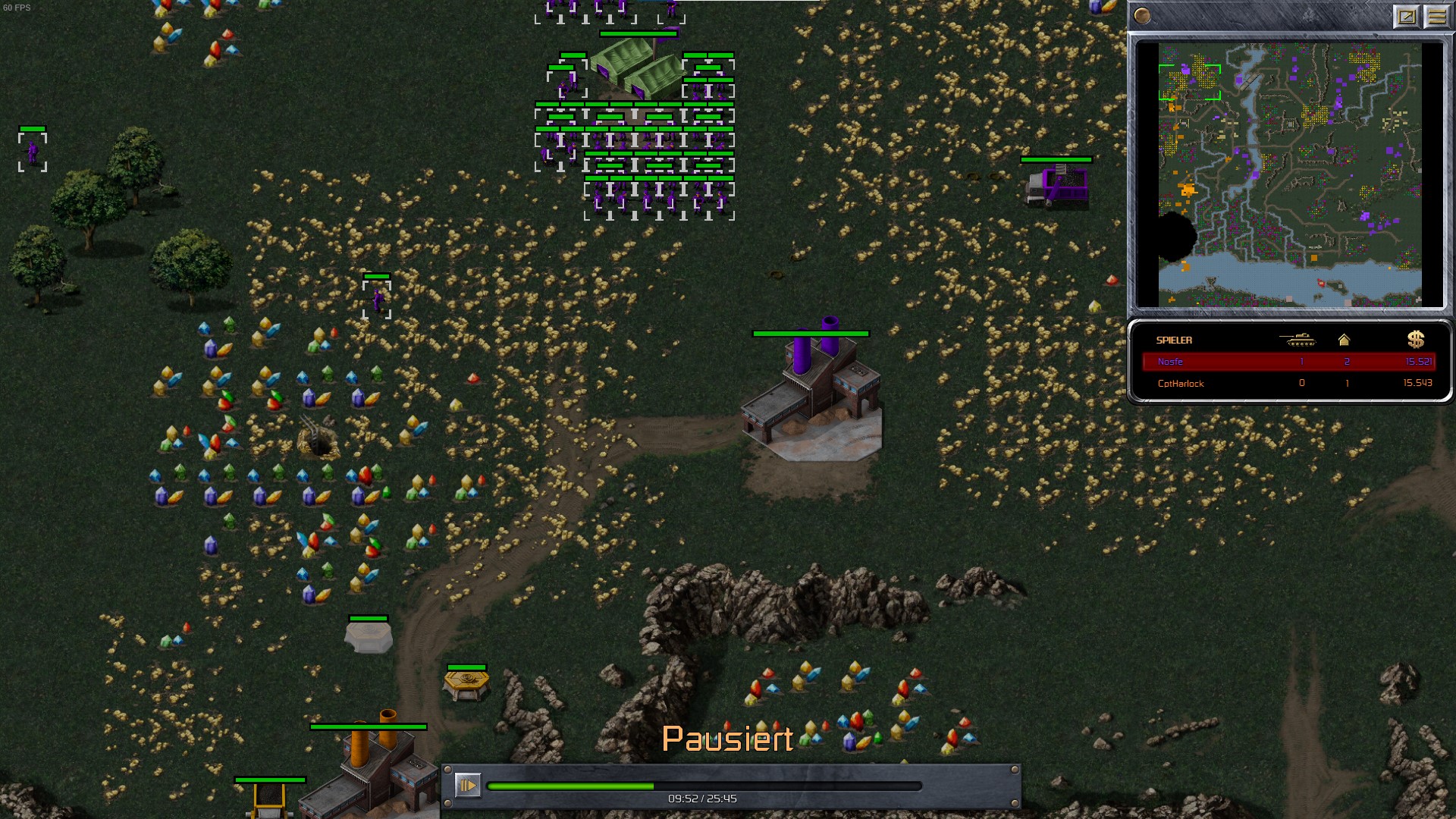The width and height of the screenshot is (1456, 819).
Task: Click the arrow-in-box button beside the menu
Action: (1406, 16)
